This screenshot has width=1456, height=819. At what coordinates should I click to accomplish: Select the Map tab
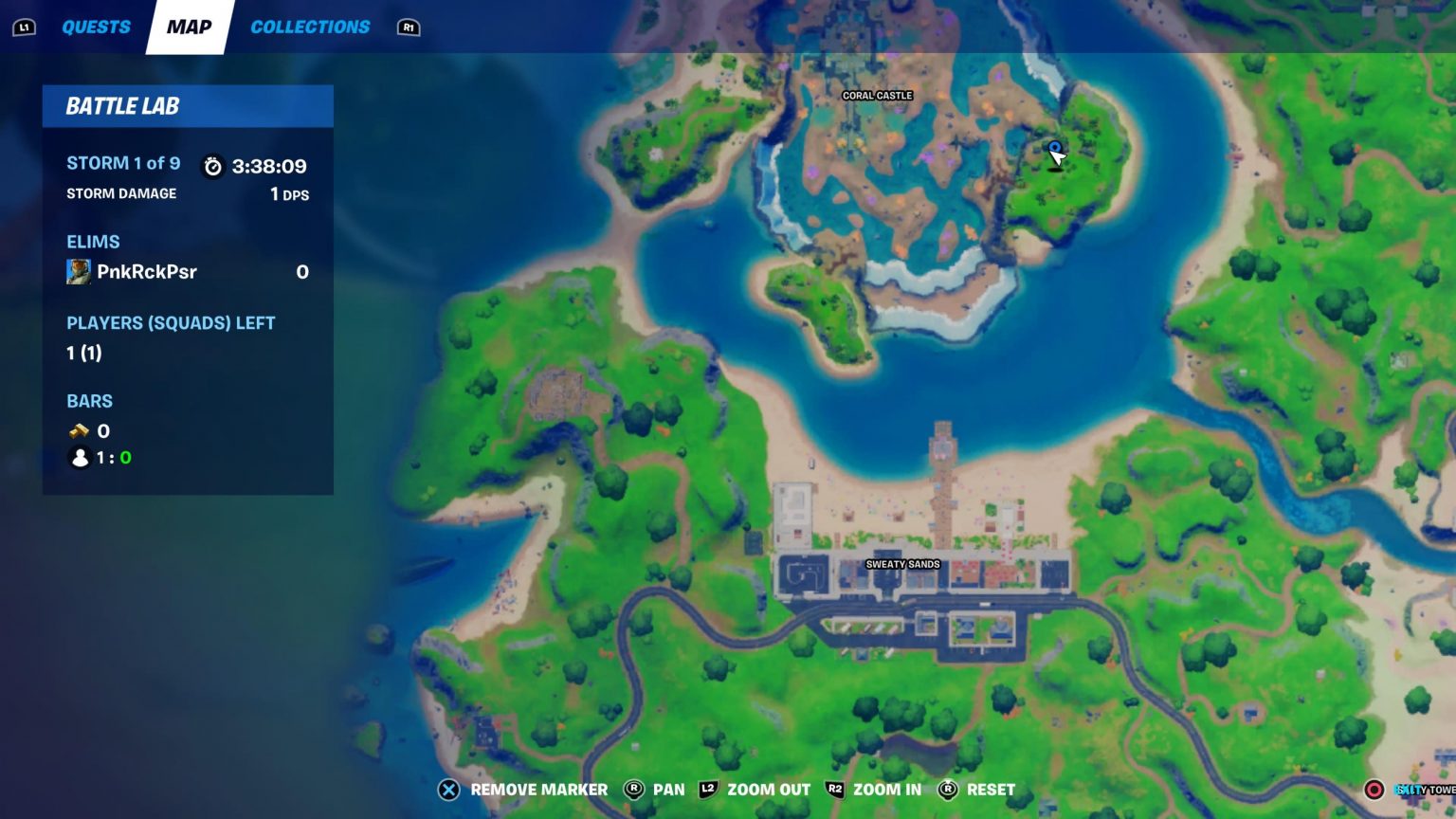coord(189,27)
